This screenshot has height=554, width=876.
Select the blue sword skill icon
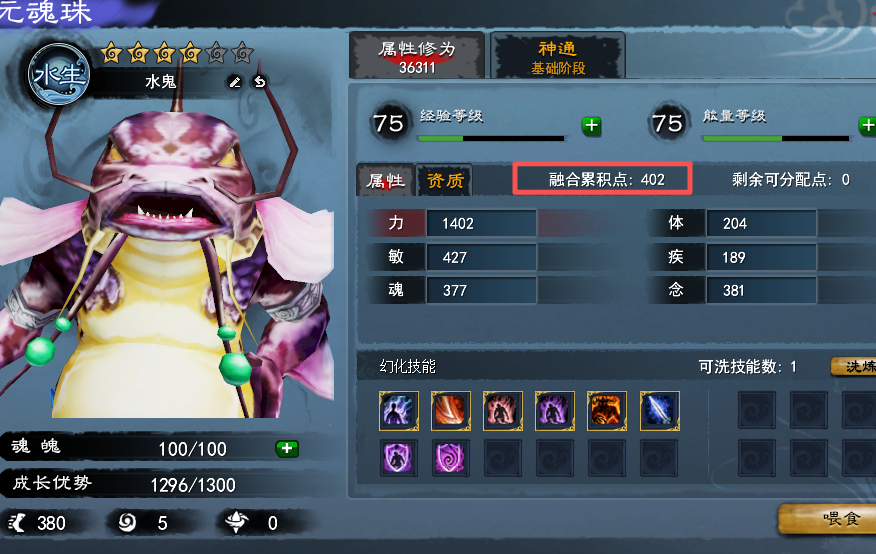point(659,410)
